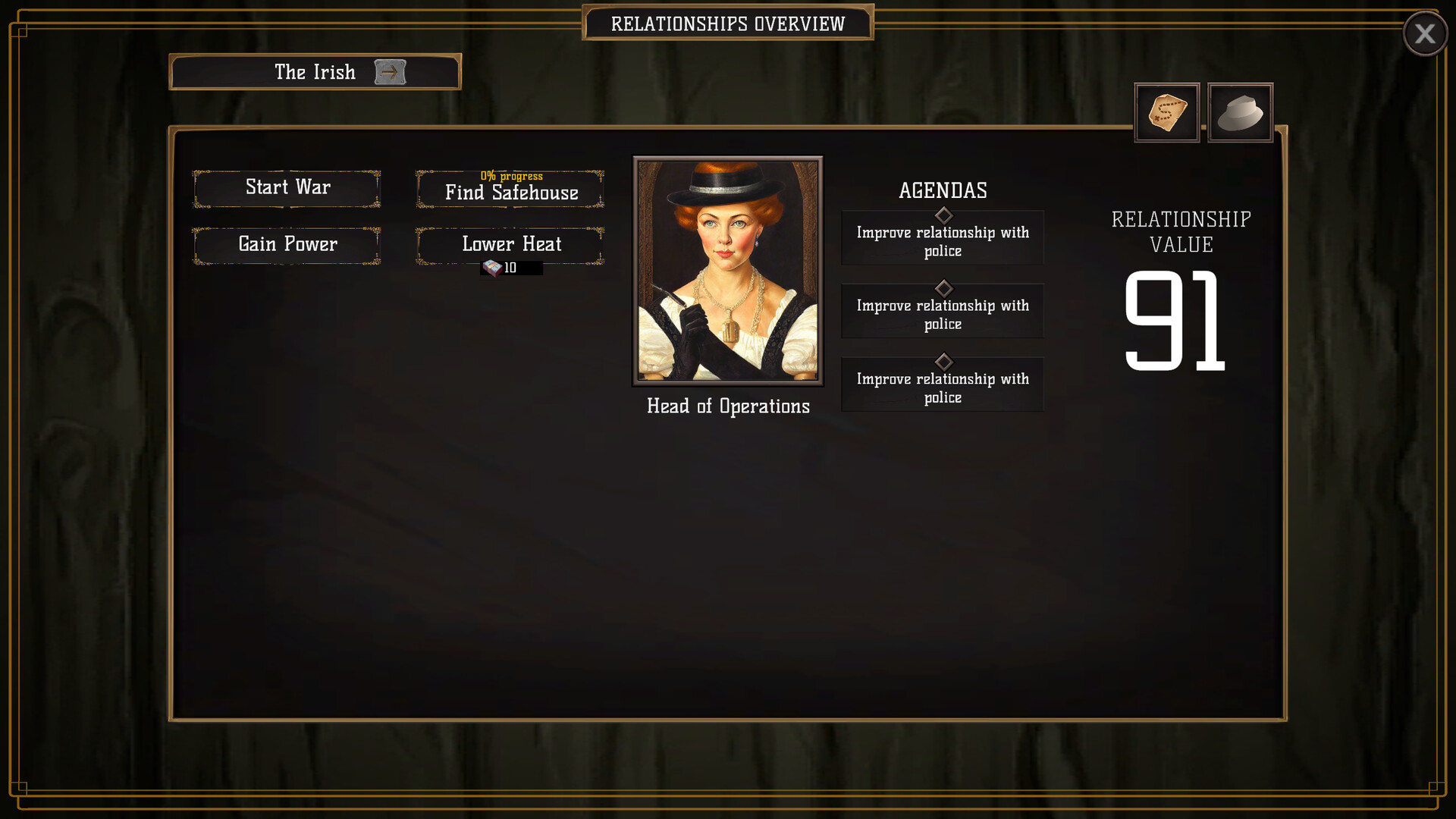Click the diamond marker on the second agenda

943,288
